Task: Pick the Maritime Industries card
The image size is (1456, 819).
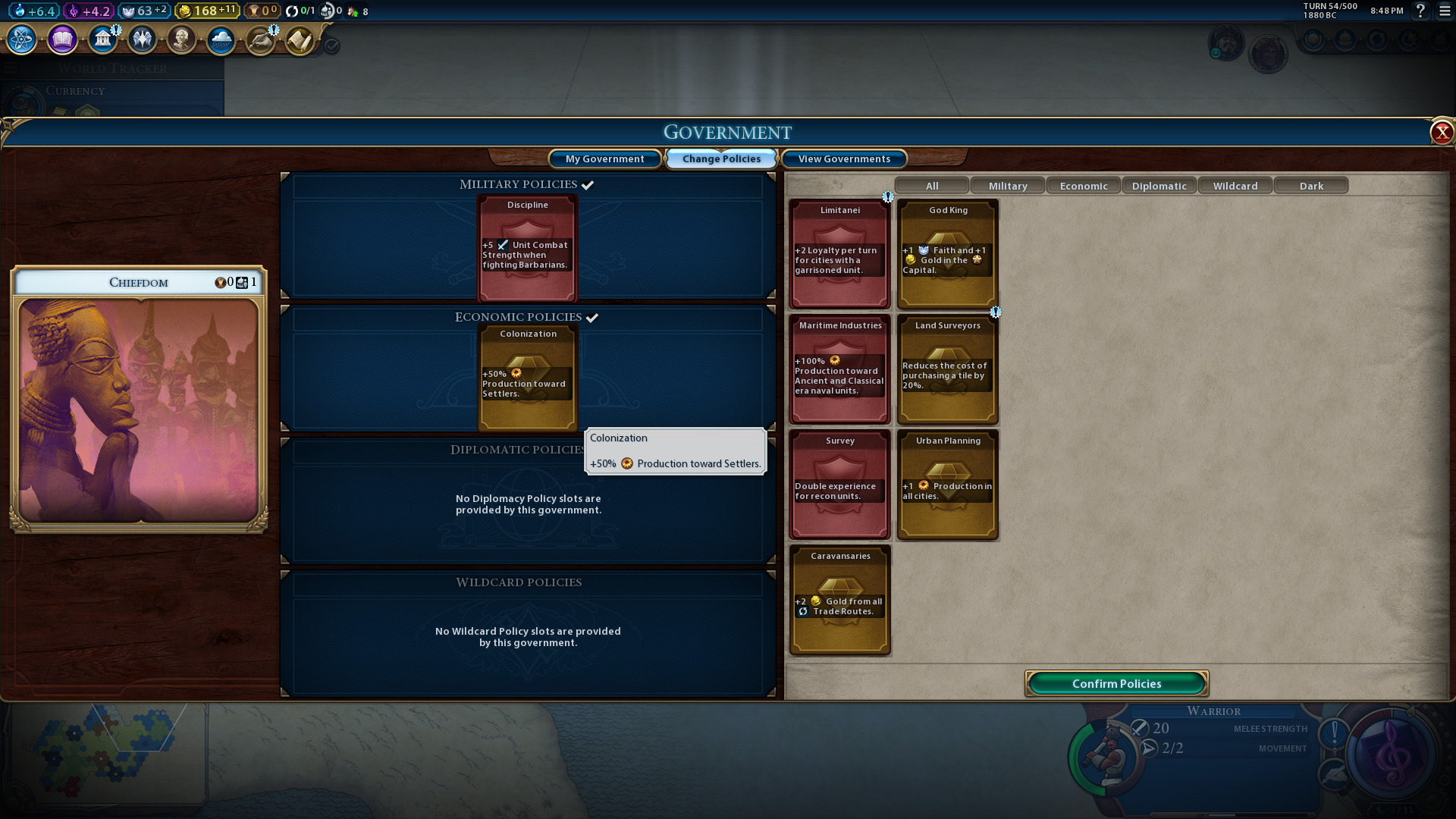Action: (839, 369)
